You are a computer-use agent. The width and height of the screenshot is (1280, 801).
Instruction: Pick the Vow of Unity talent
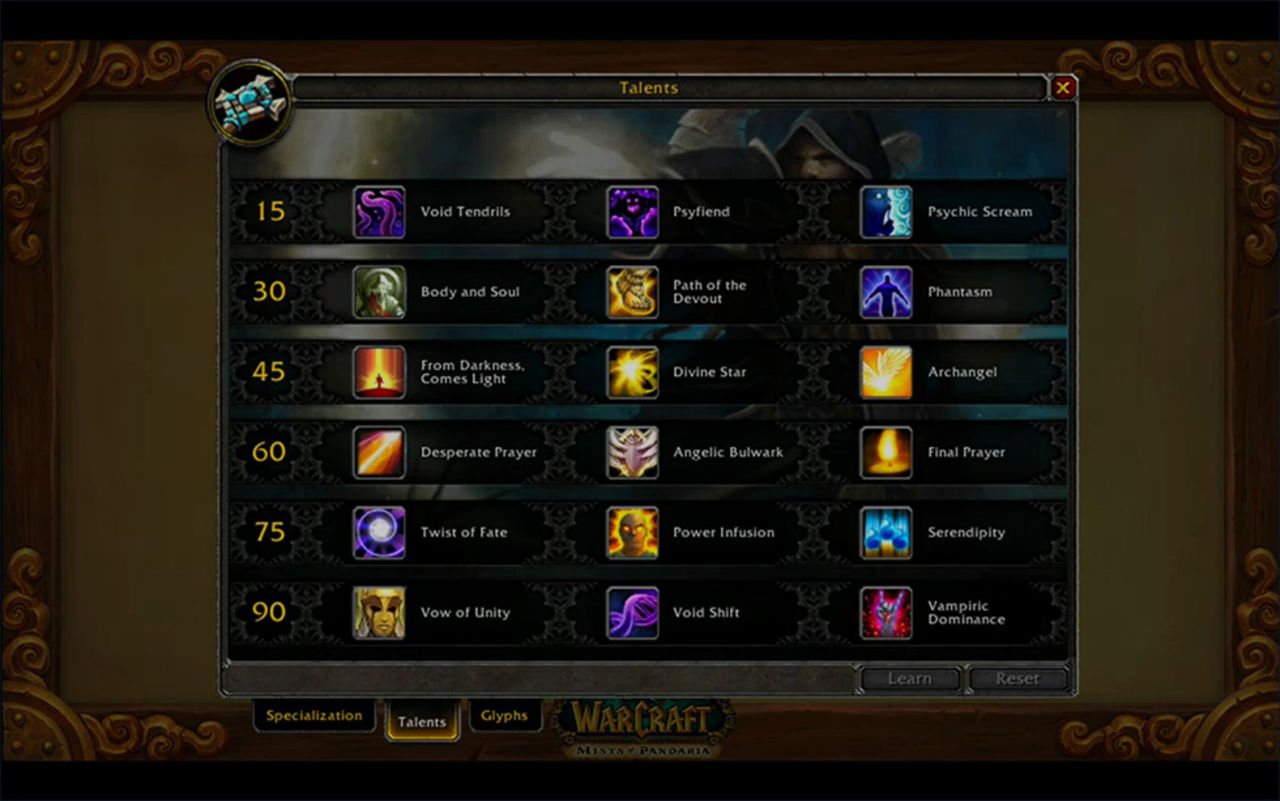(380, 612)
